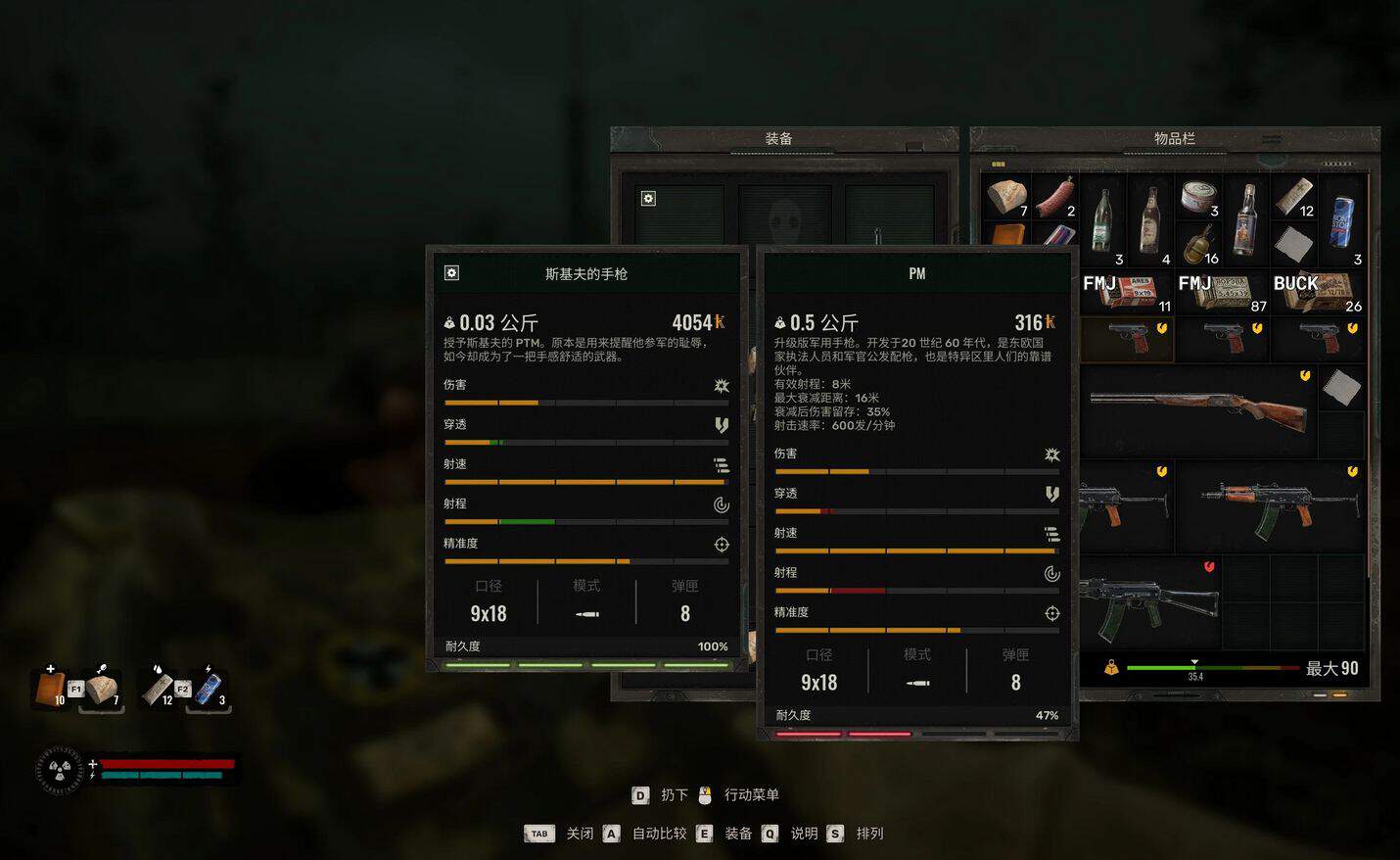Choose the FMJ ammo stack of 87
Screen dimensions: 1400x860
tap(1222, 292)
